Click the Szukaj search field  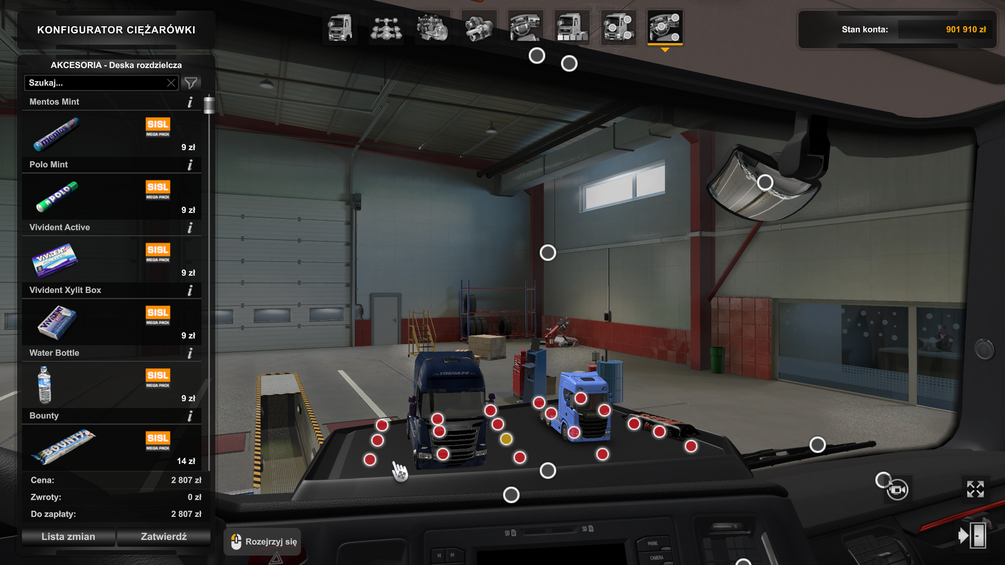click(x=95, y=83)
